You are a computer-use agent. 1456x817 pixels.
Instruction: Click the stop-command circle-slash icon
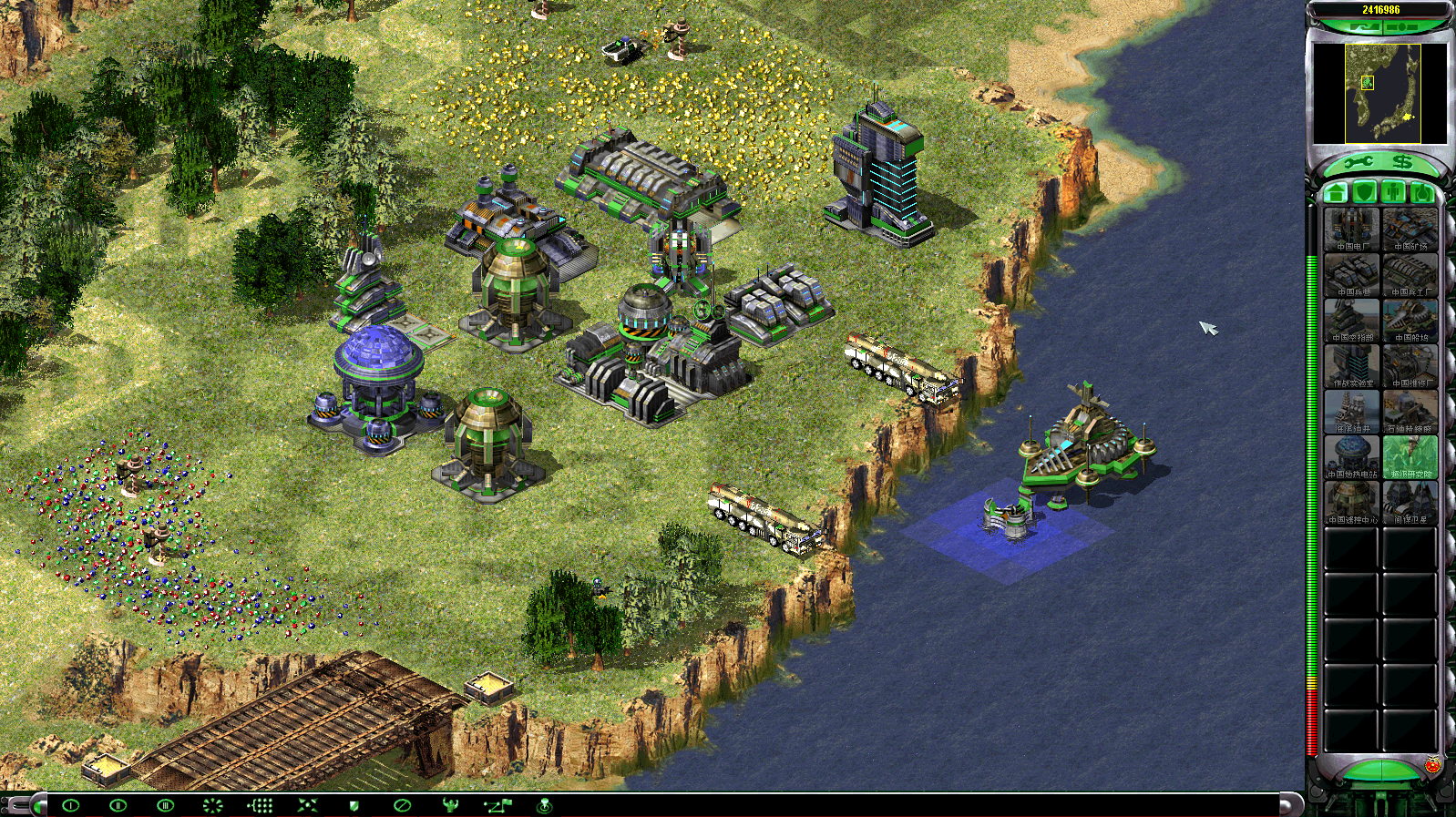[402, 805]
